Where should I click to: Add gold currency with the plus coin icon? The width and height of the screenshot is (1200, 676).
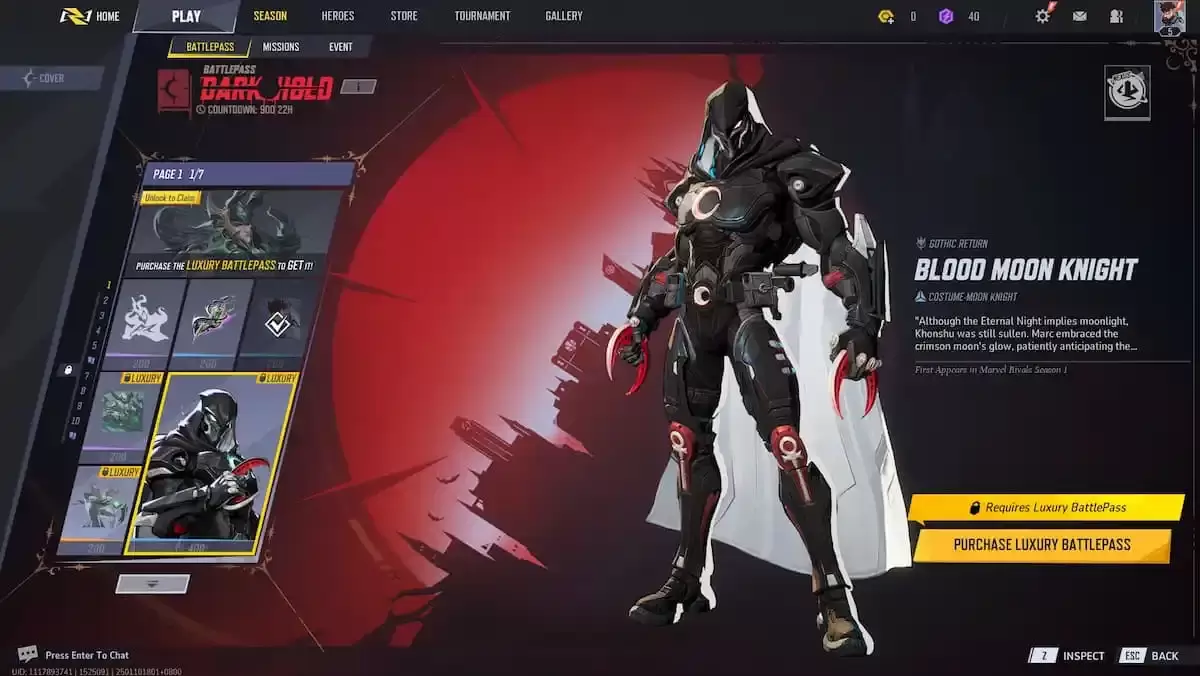(886, 16)
